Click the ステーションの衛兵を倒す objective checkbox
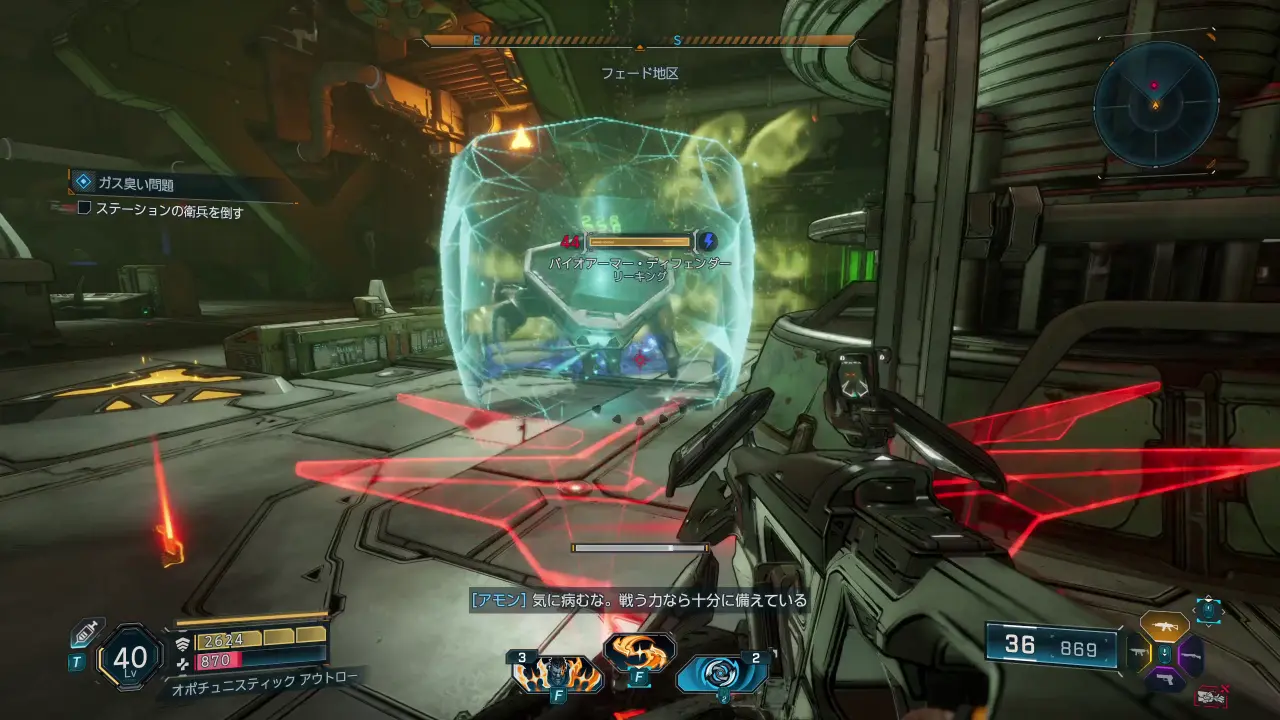This screenshot has height=720, width=1280. (85, 211)
